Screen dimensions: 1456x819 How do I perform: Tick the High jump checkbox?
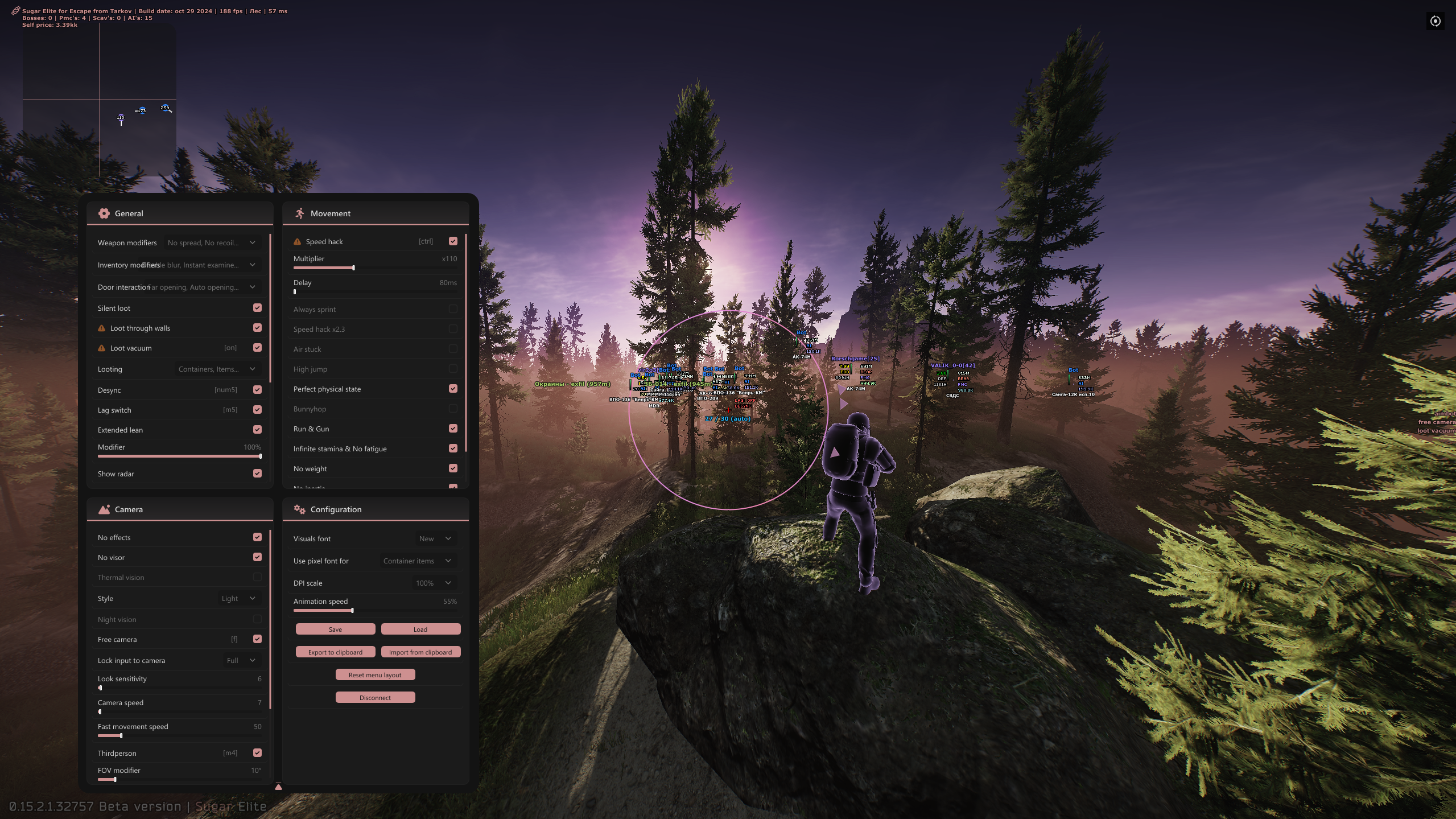point(453,369)
